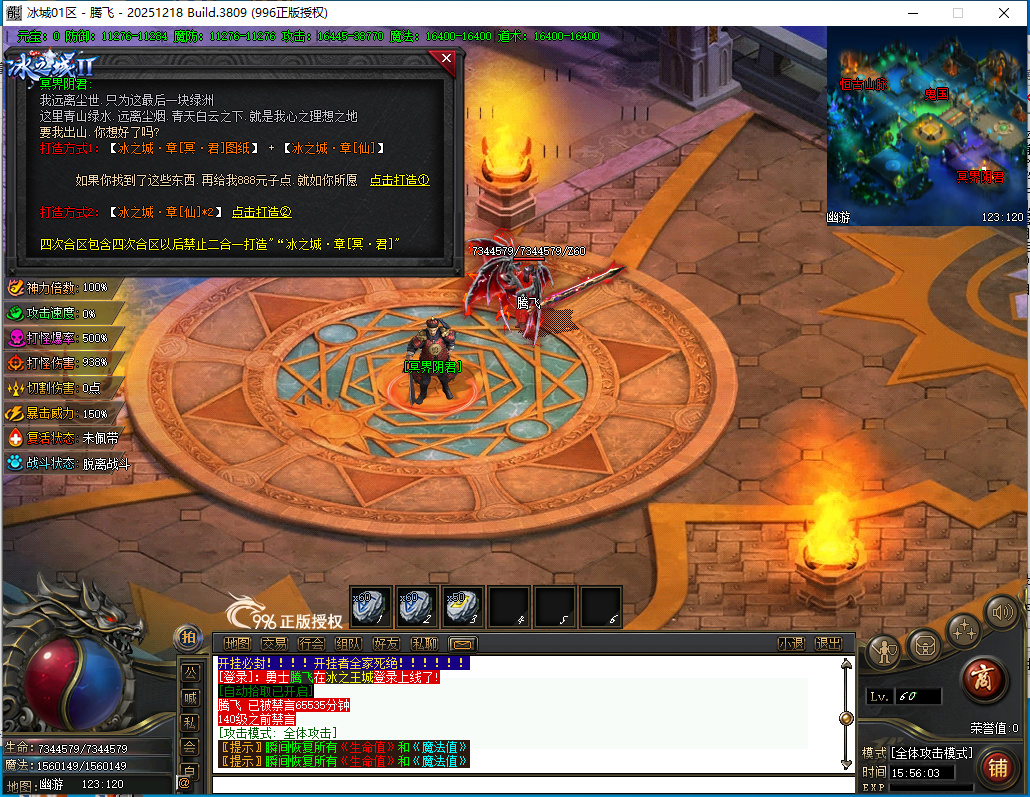Choose the 点击打造② forge option
Viewport: 1030px width, 797px height.
(261, 212)
